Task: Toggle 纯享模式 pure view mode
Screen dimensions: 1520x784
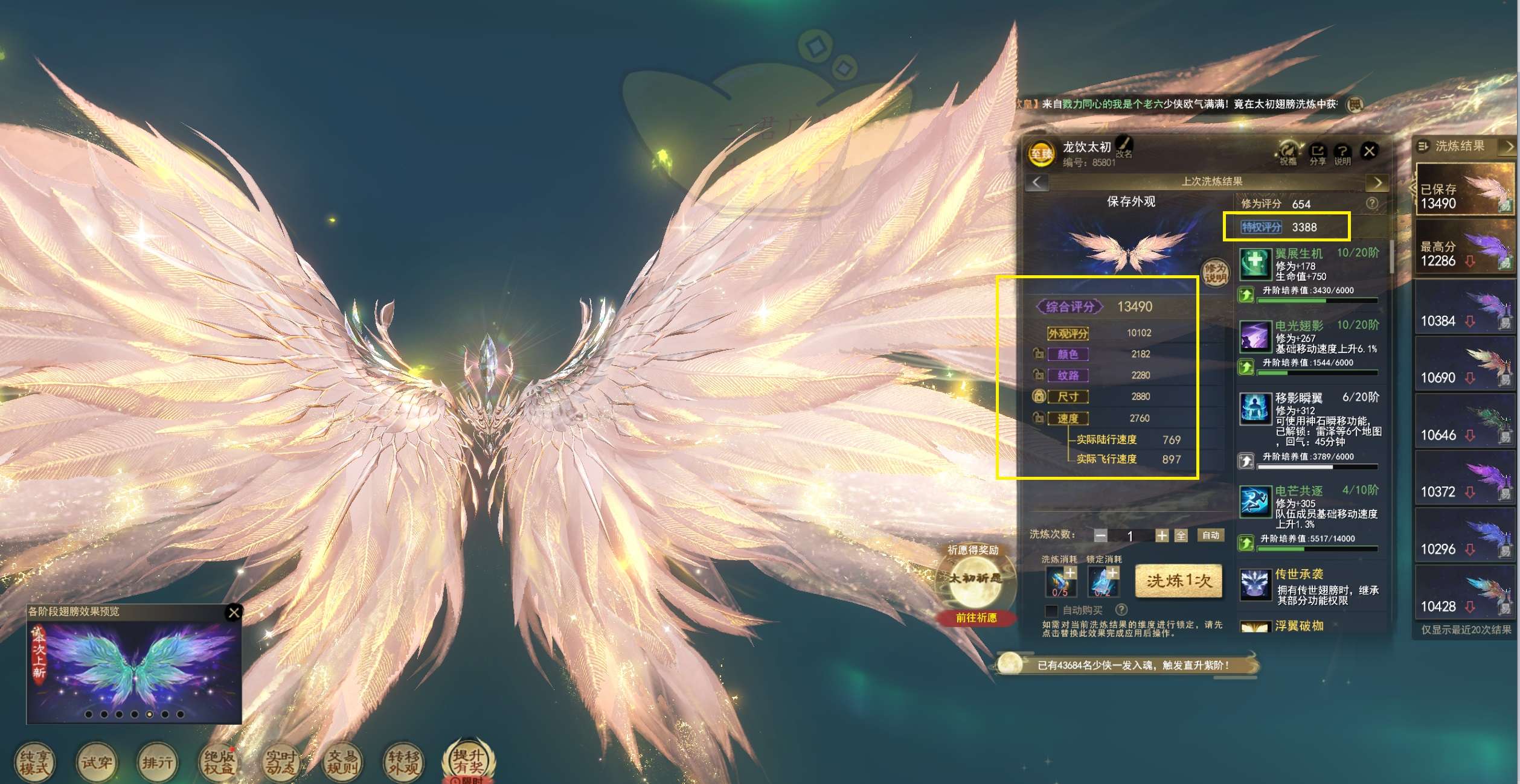Action: [x=34, y=763]
